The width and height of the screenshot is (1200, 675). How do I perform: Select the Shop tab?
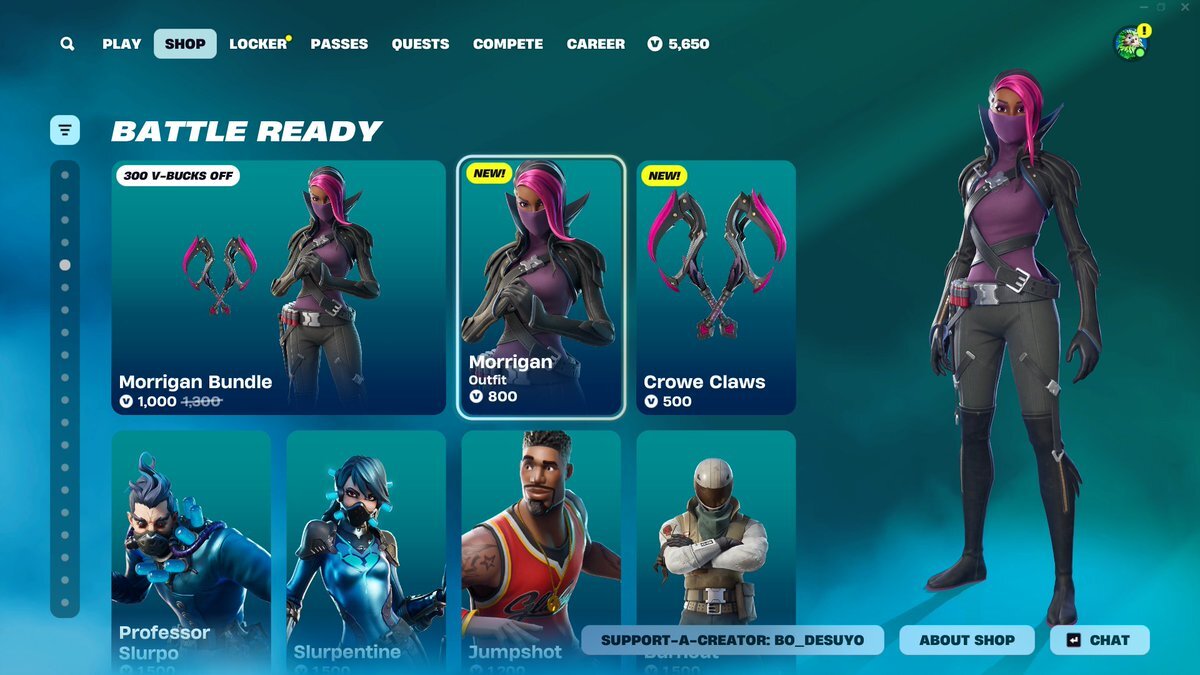click(x=185, y=44)
